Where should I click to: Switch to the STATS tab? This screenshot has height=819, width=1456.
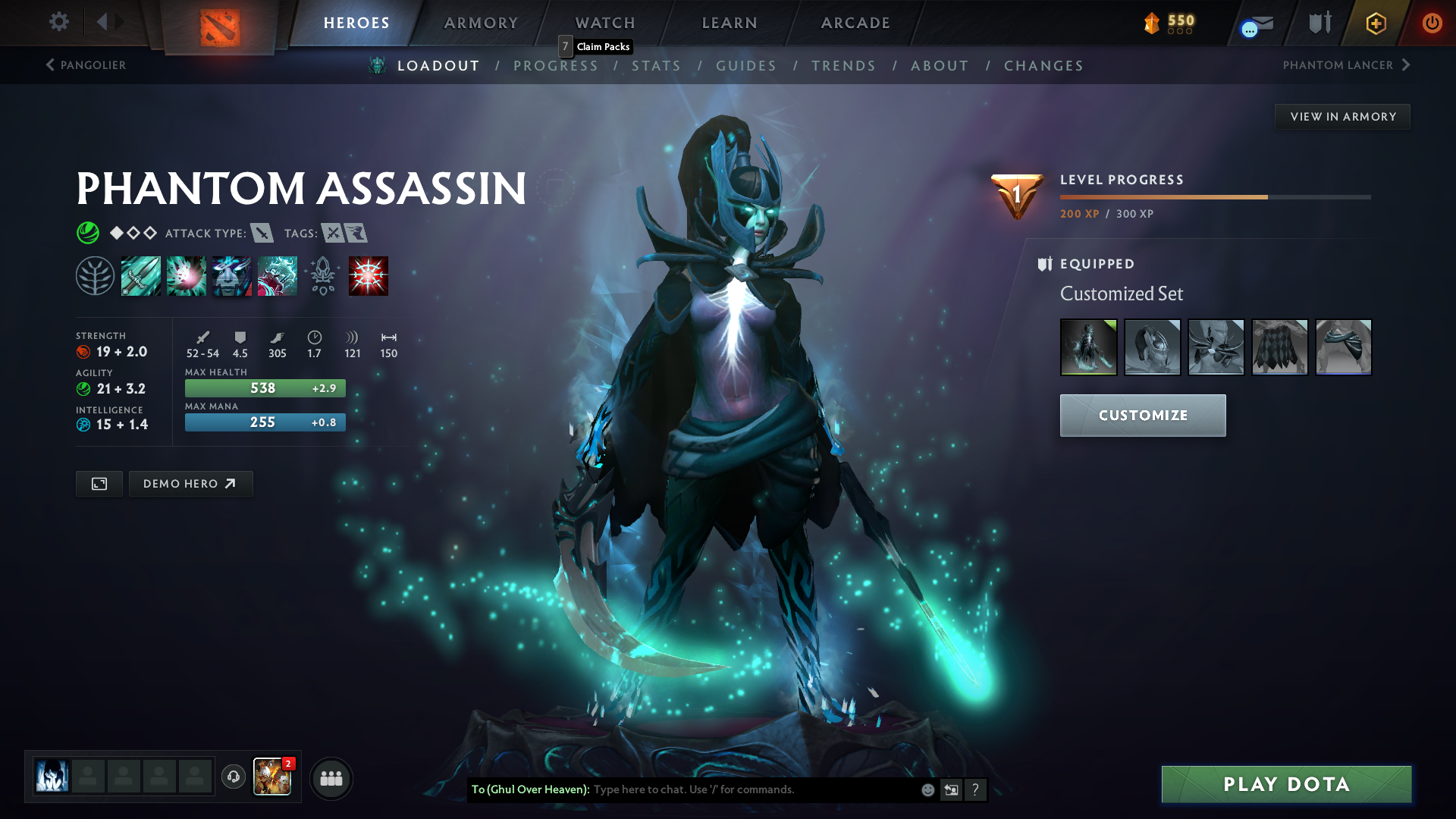click(x=657, y=66)
